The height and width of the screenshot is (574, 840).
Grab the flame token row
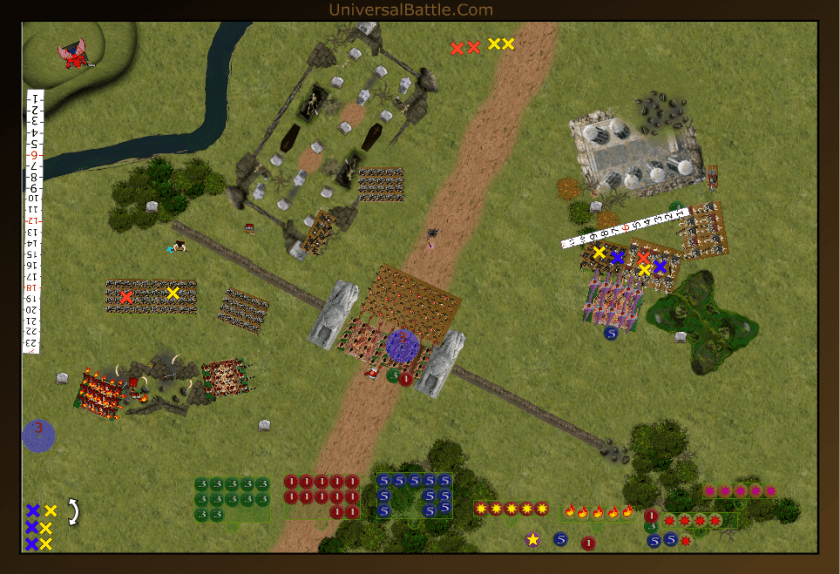click(598, 511)
